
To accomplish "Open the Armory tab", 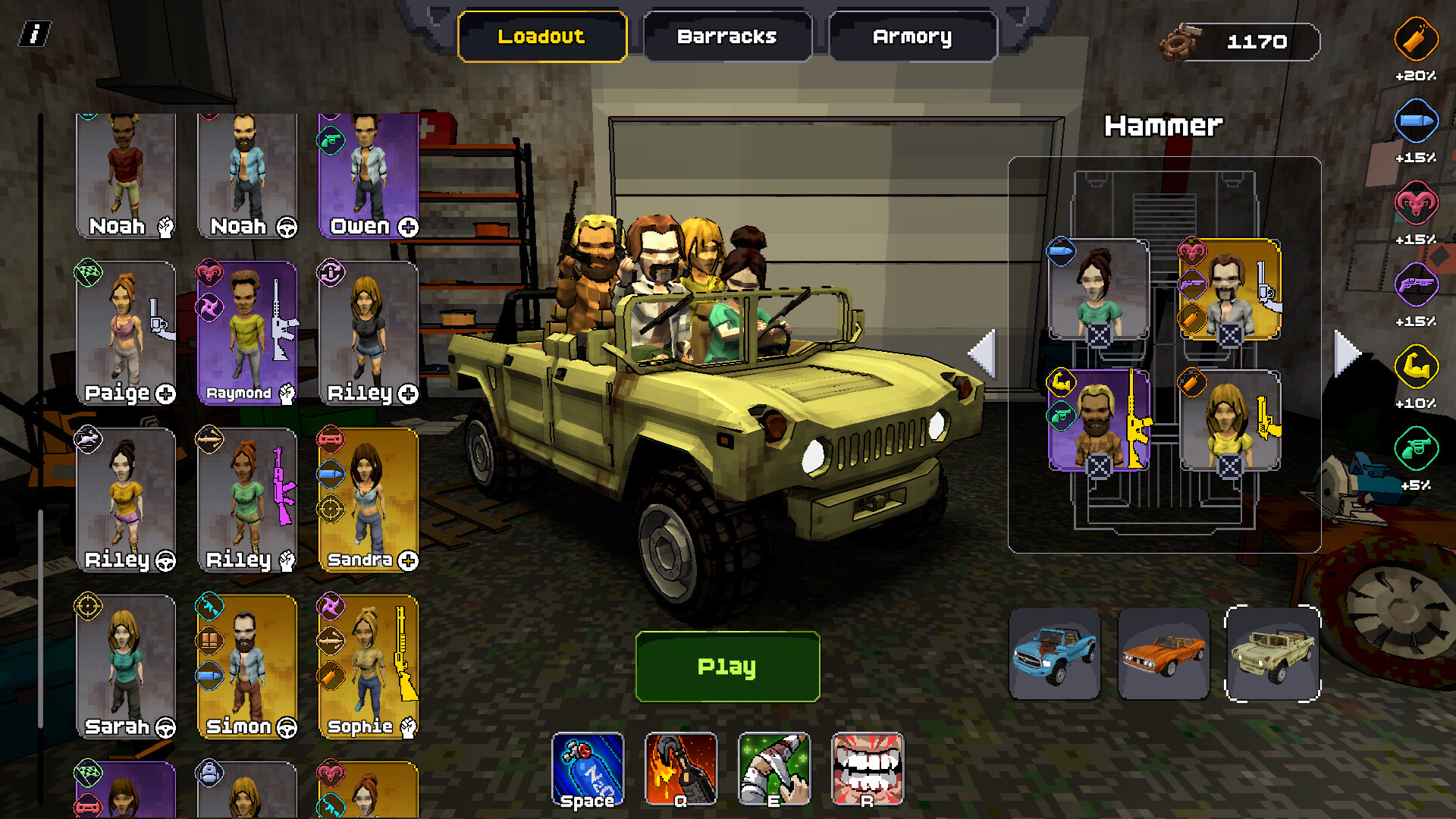I will coord(913,35).
